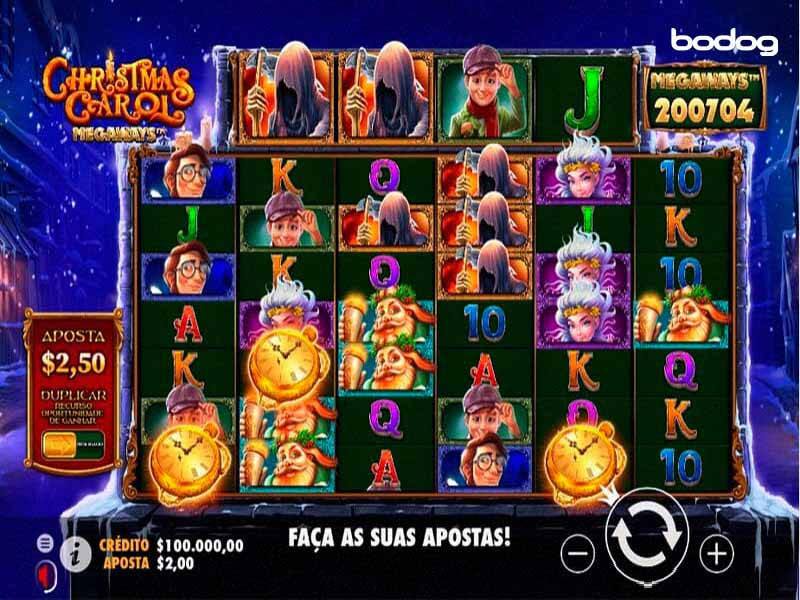Increase the bet with the plus button
The height and width of the screenshot is (600, 800).
pyautogui.click(x=715, y=551)
